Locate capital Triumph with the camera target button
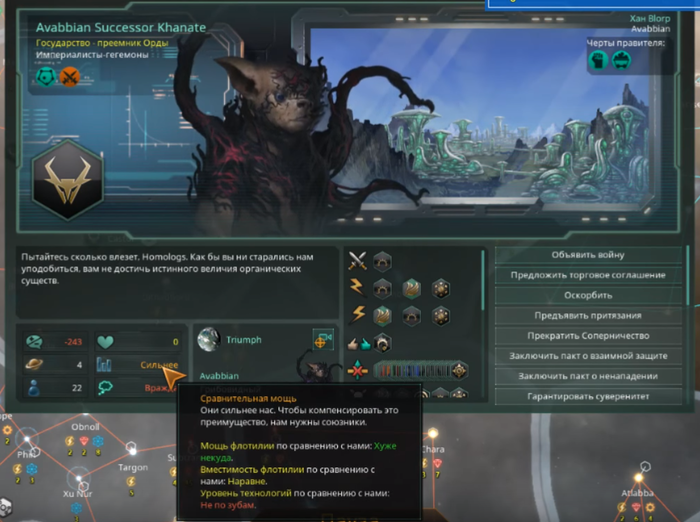This screenshot has height=522, width=700. click(322, 340)
